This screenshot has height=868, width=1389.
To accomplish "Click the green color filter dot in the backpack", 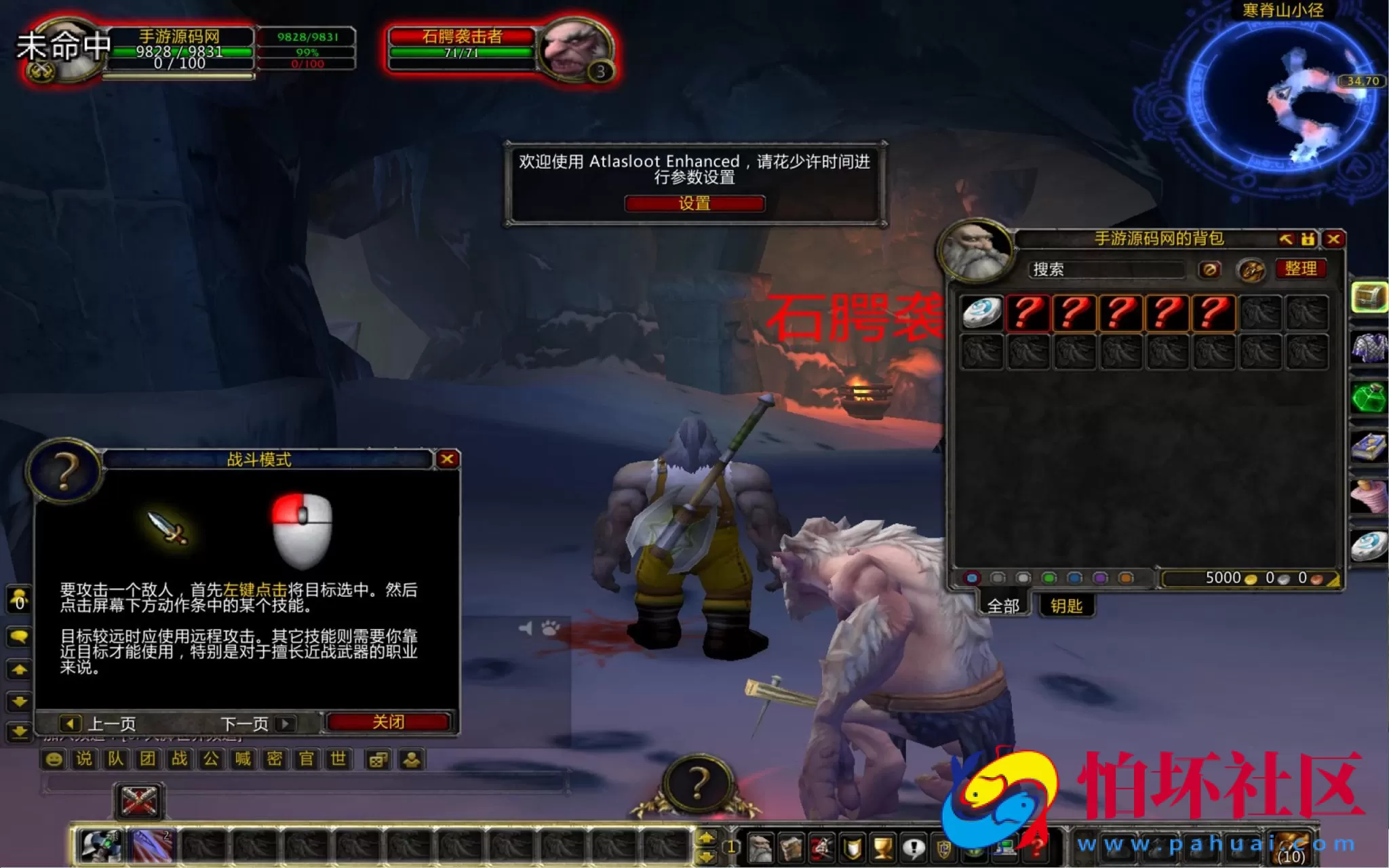I will (1050, 578).
